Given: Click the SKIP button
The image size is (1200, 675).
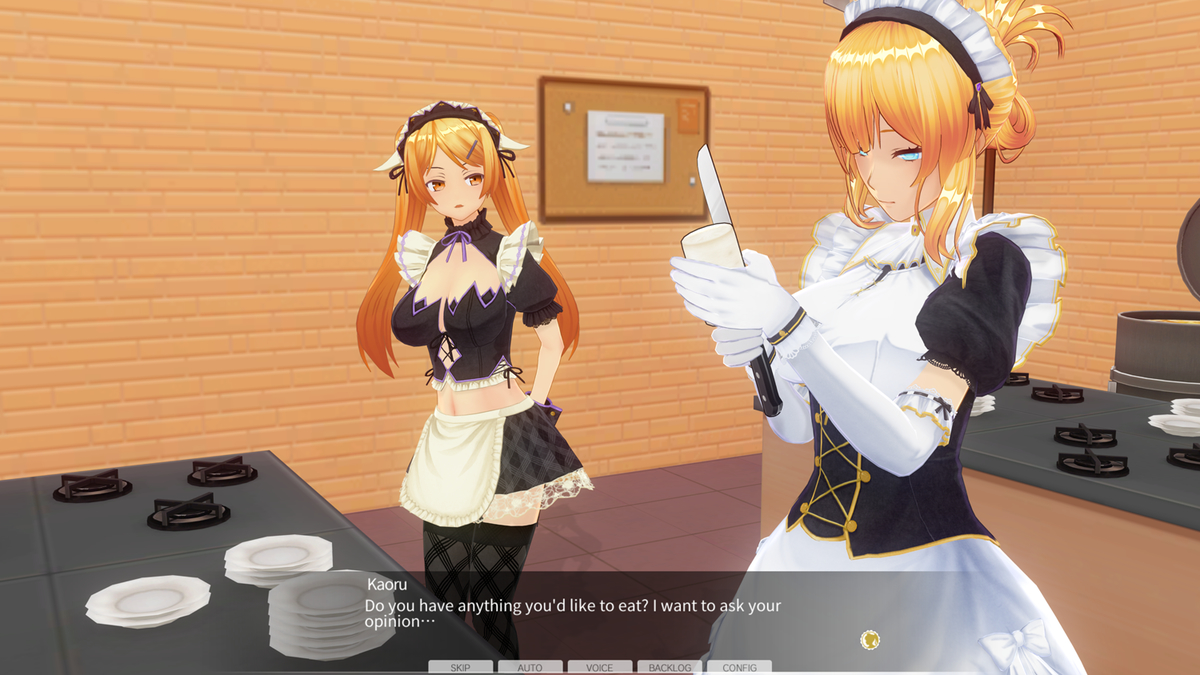Looking at the screenshot, I should 460,667.
